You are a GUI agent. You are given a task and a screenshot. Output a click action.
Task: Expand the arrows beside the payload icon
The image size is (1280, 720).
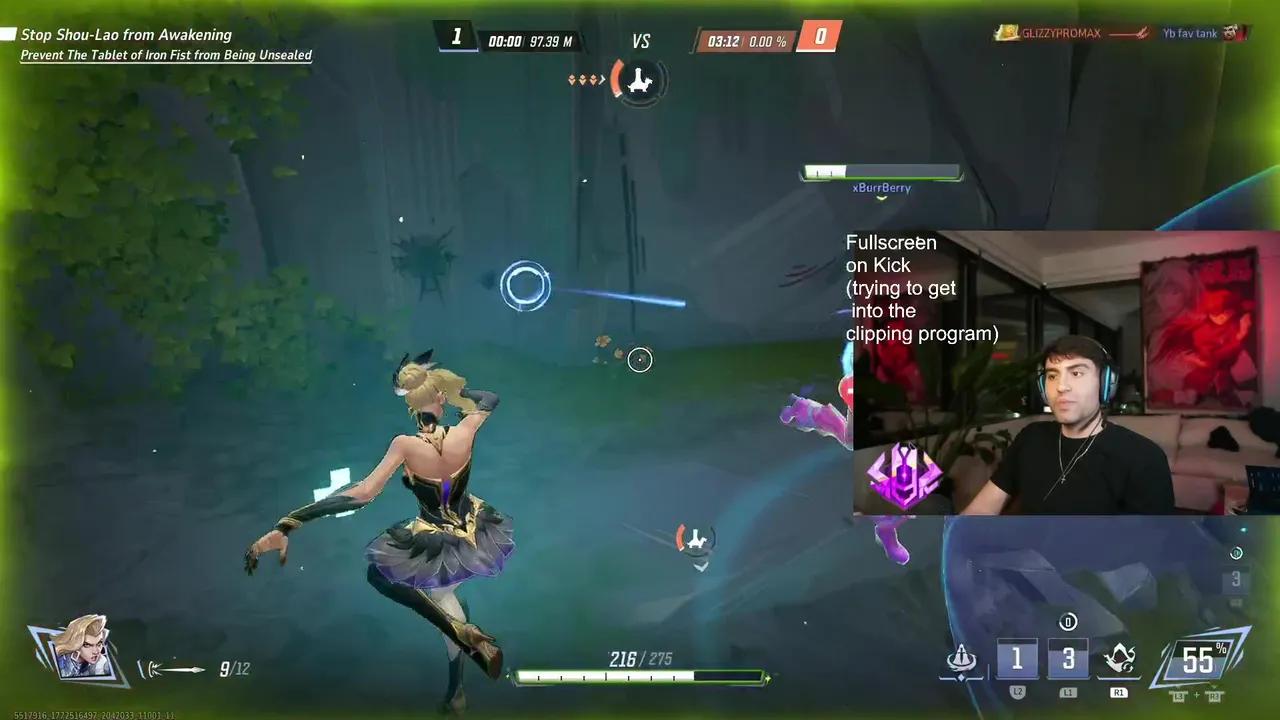(585, 80)
